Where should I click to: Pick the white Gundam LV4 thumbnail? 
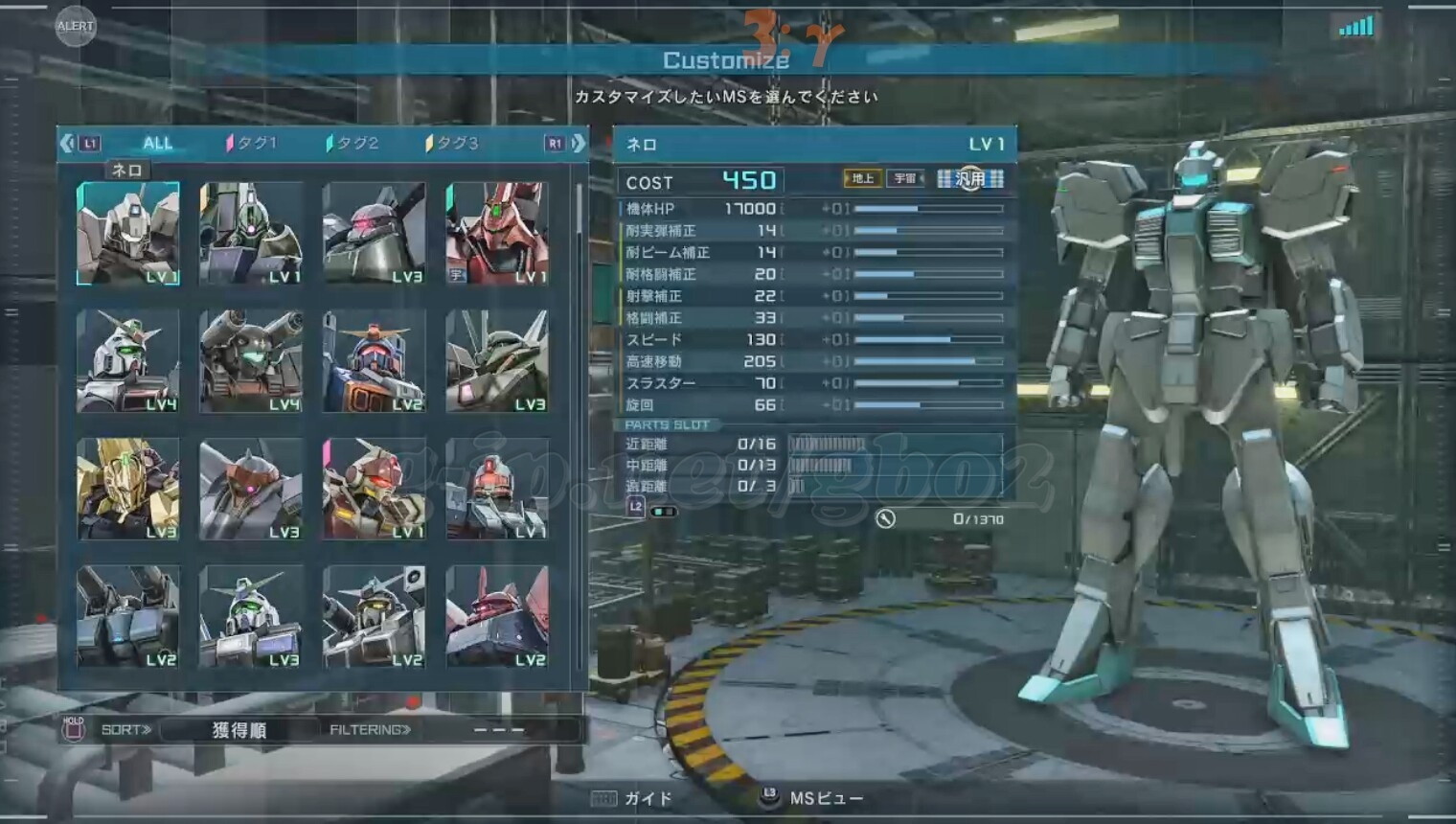tap(128, 361)
